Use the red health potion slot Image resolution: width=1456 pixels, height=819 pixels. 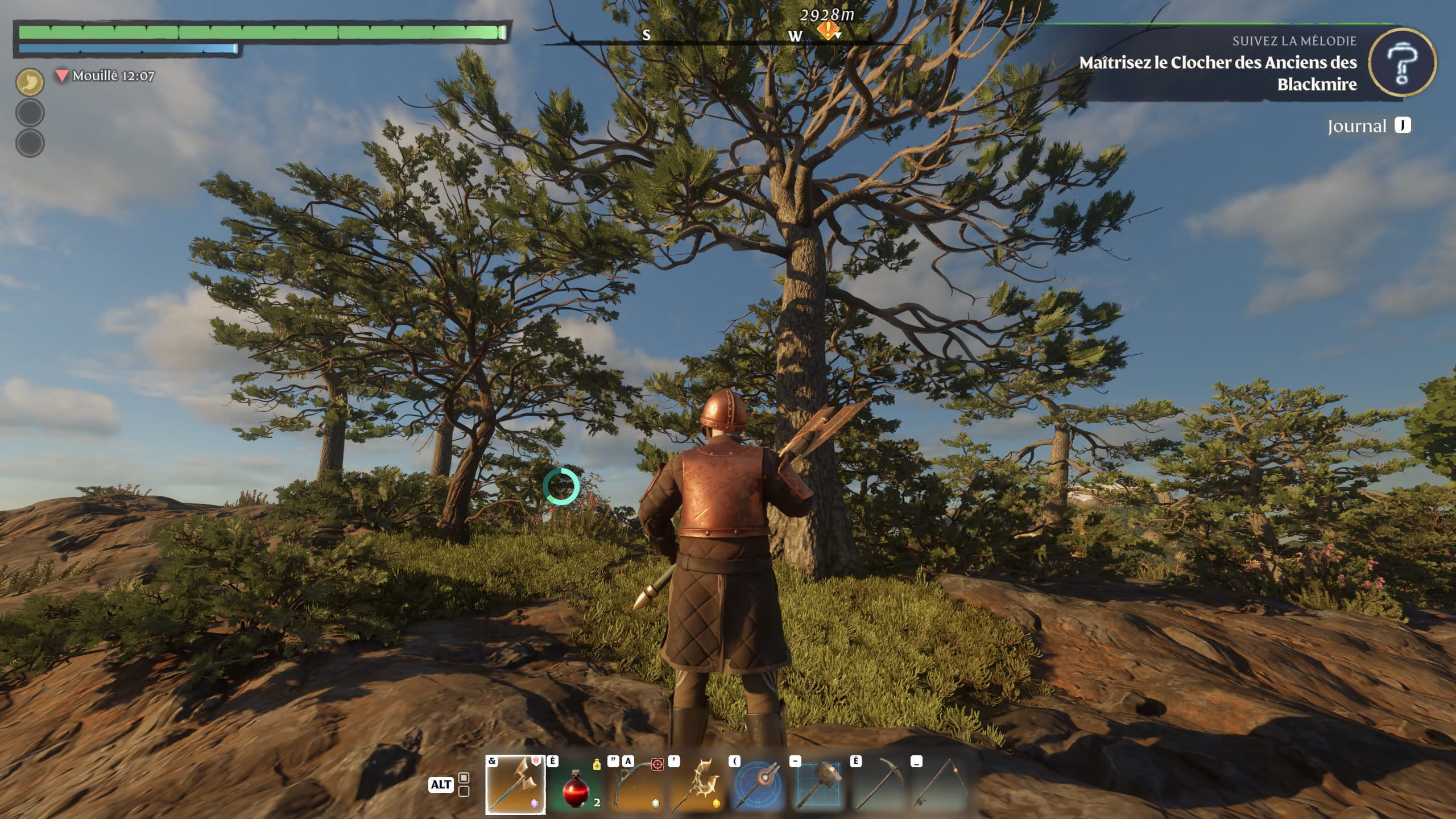[x=575, y=786]
